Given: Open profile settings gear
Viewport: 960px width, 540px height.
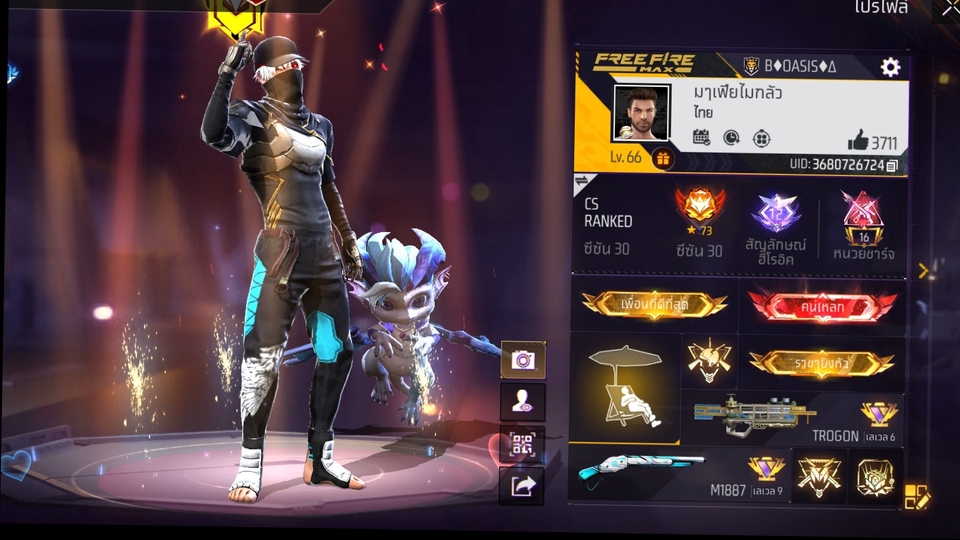Looking at the screenshot, I should (x=889, y=67).
